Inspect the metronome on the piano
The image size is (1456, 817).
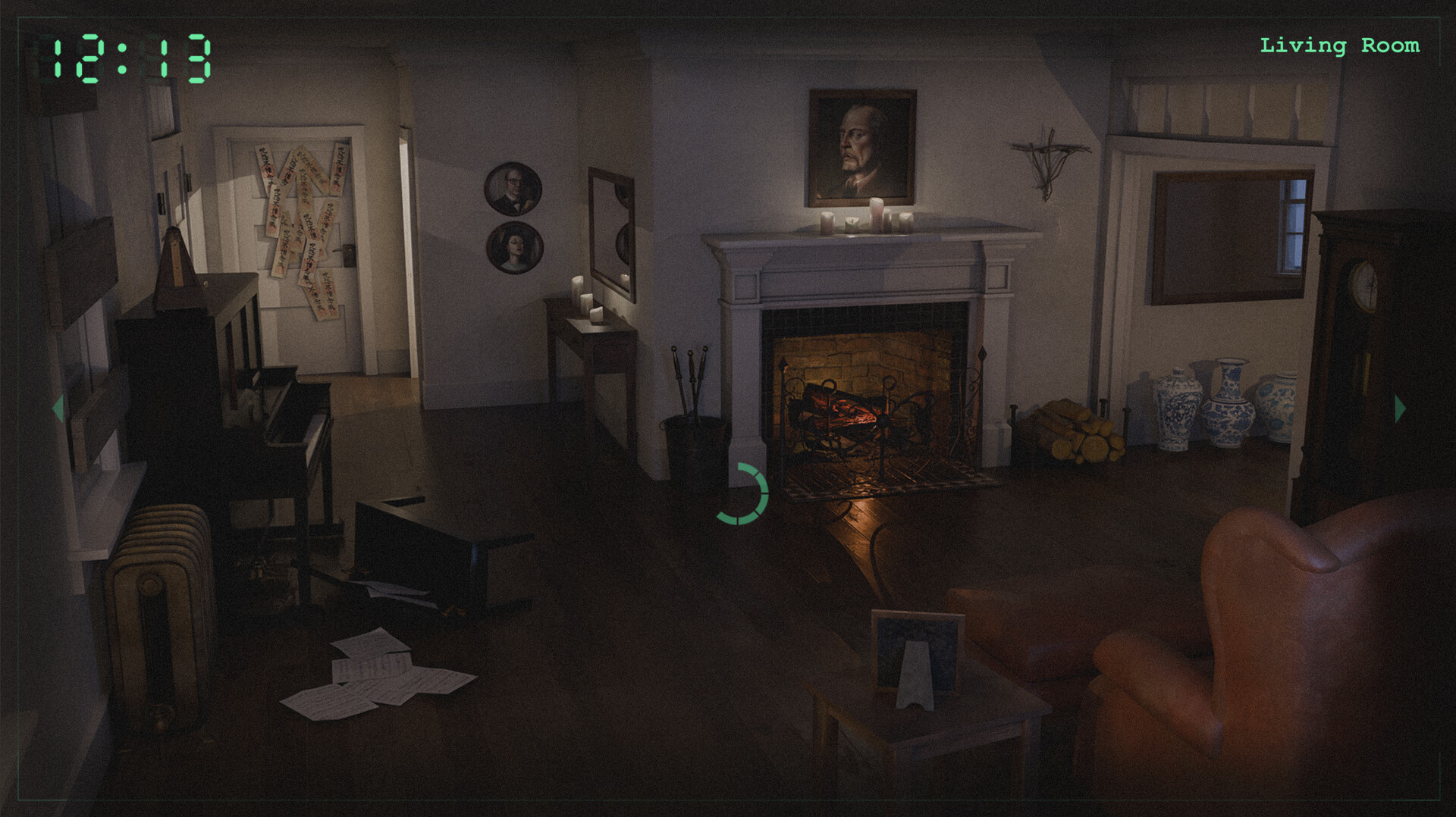tap(176, 265)
